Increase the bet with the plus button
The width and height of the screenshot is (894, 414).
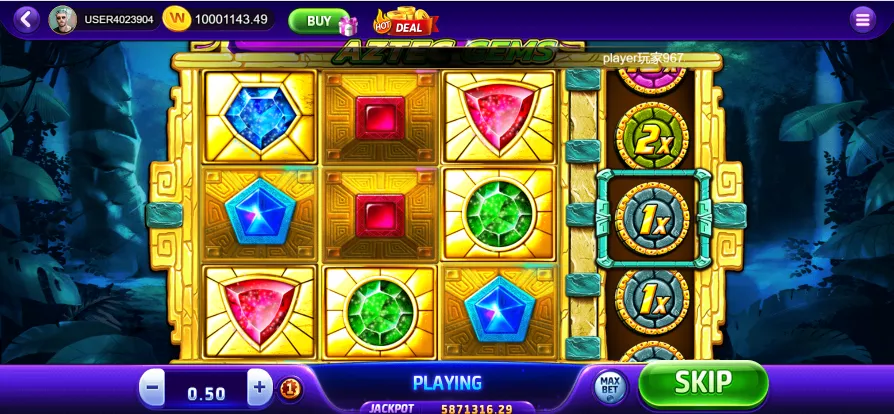coord(260,388)
